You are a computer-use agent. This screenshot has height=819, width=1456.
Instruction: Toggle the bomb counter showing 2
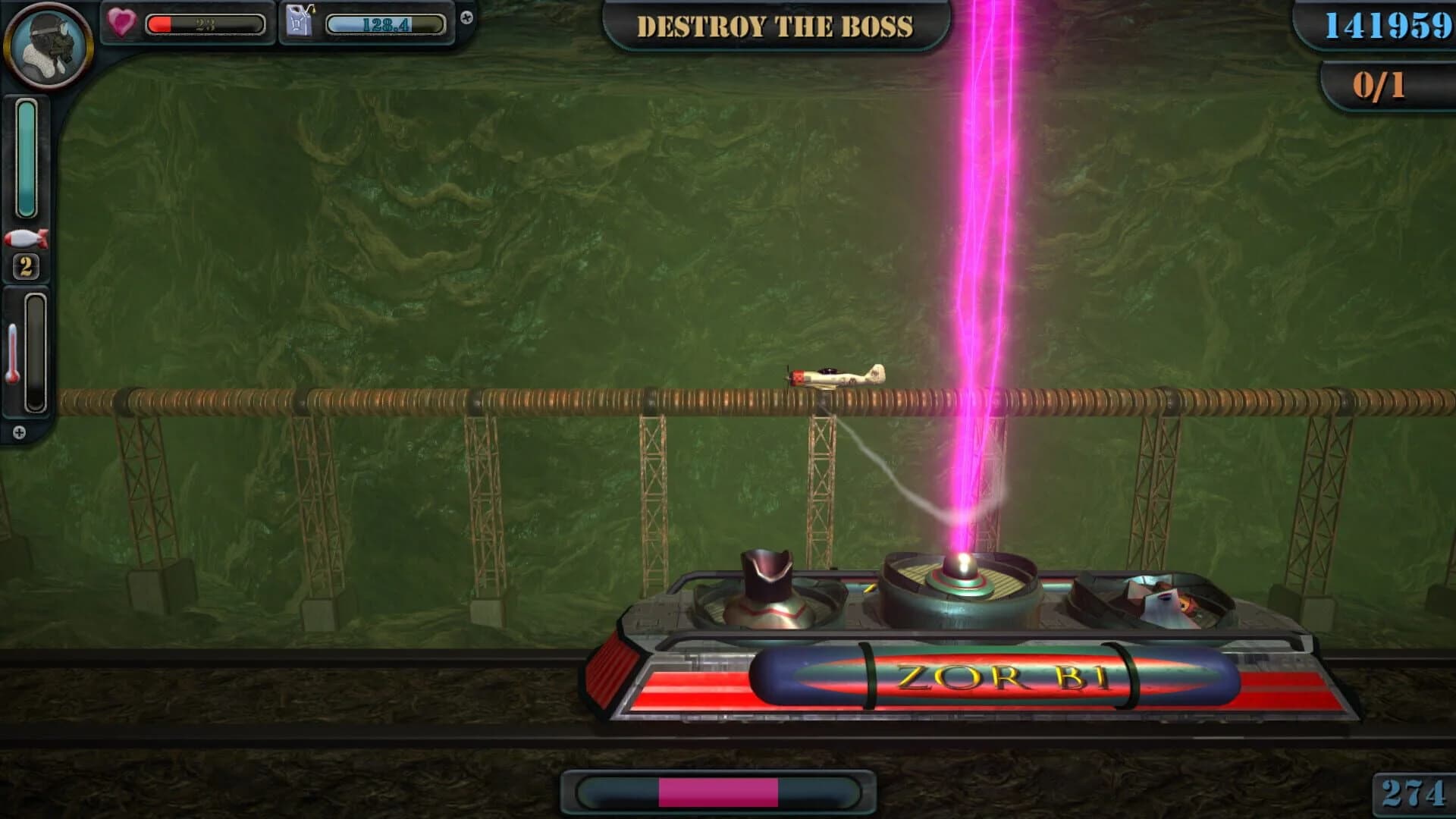click(x=27, y=265)
